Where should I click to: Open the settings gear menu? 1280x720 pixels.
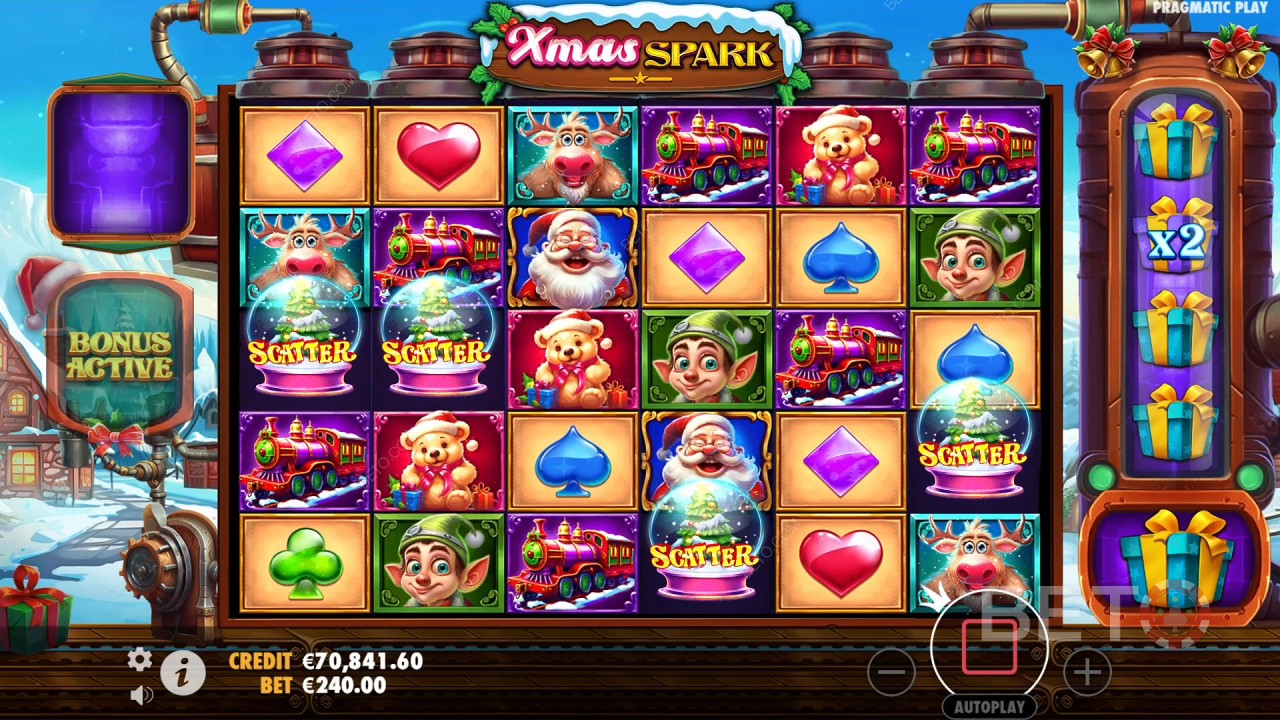coord(140,659)
